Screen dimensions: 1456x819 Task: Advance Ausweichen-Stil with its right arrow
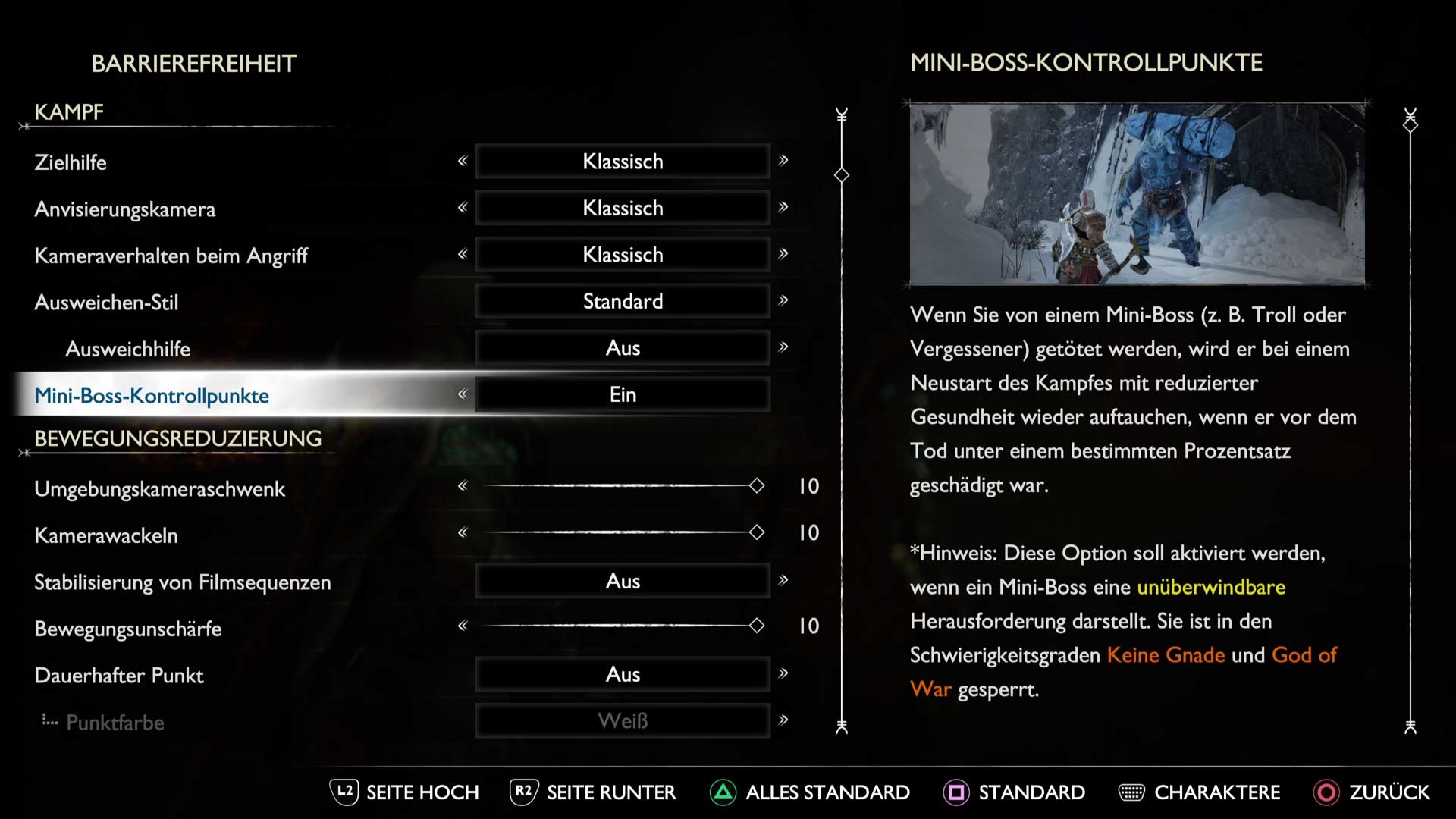coord(783,301)
